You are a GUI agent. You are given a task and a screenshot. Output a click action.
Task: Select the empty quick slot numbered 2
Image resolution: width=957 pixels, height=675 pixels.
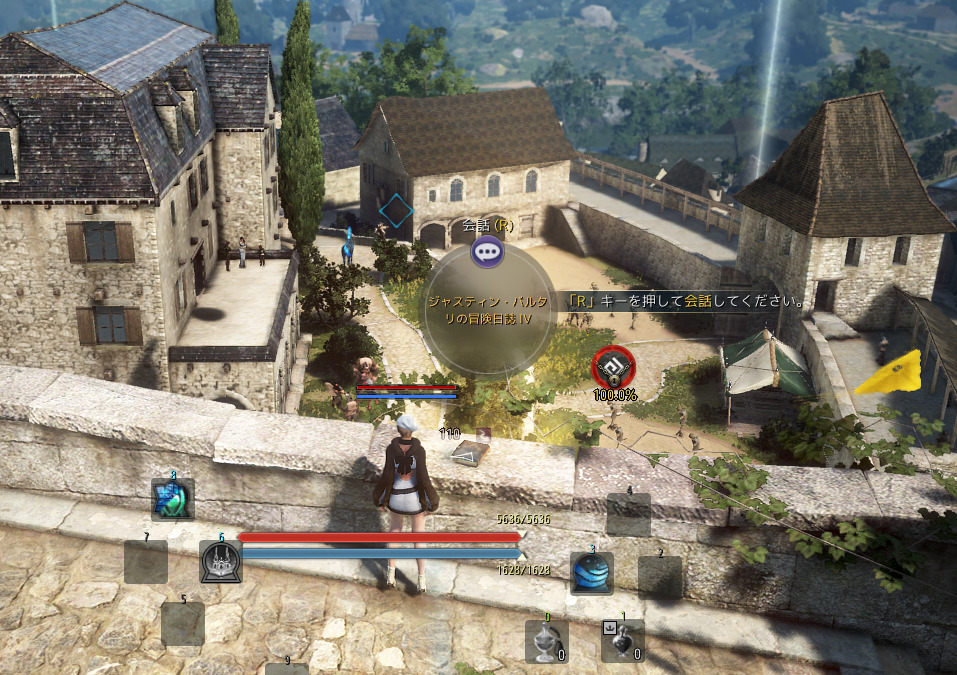coord(660,577)
